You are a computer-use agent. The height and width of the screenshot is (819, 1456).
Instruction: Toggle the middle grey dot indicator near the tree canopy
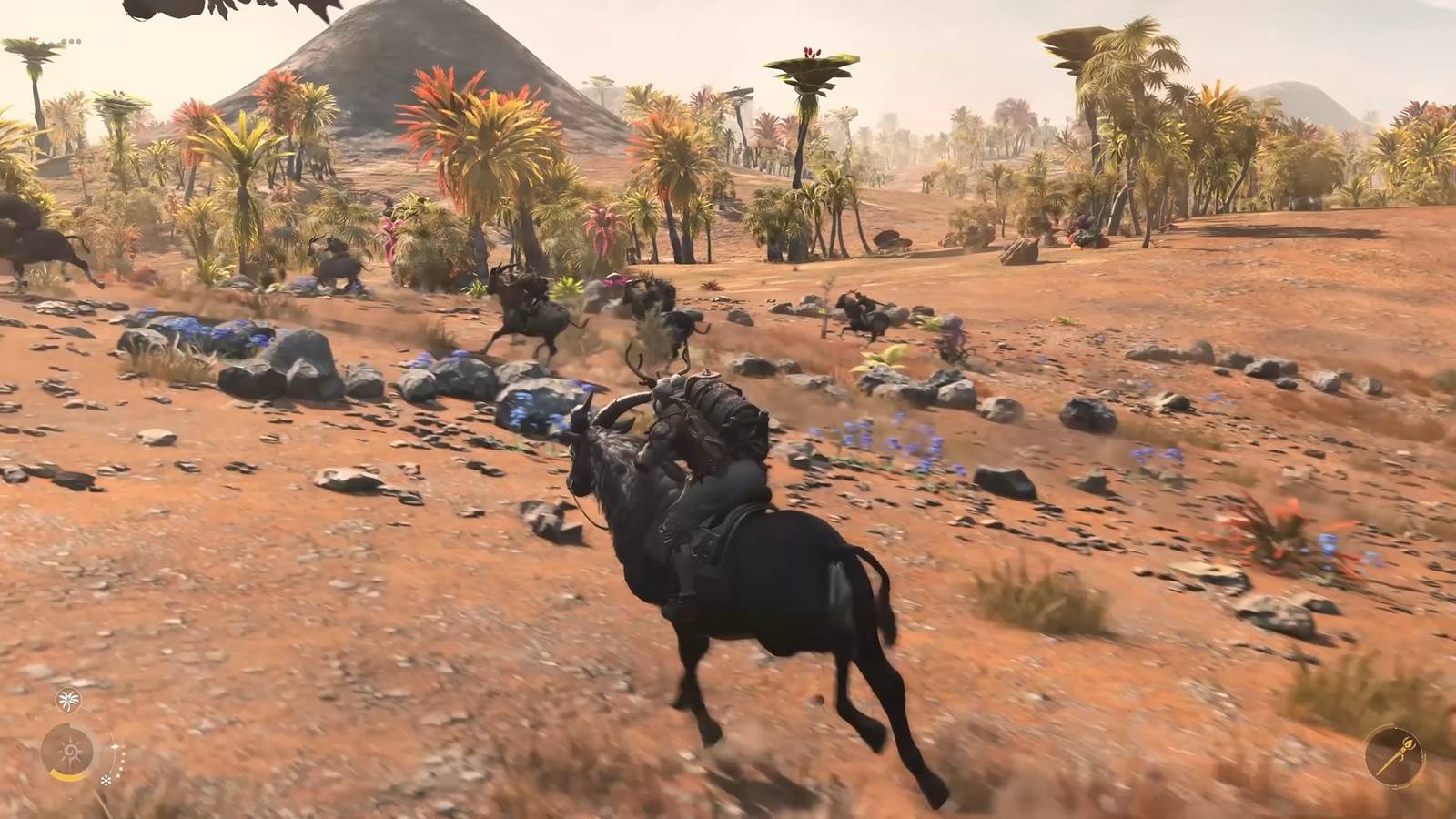click(x=72, y=41)
